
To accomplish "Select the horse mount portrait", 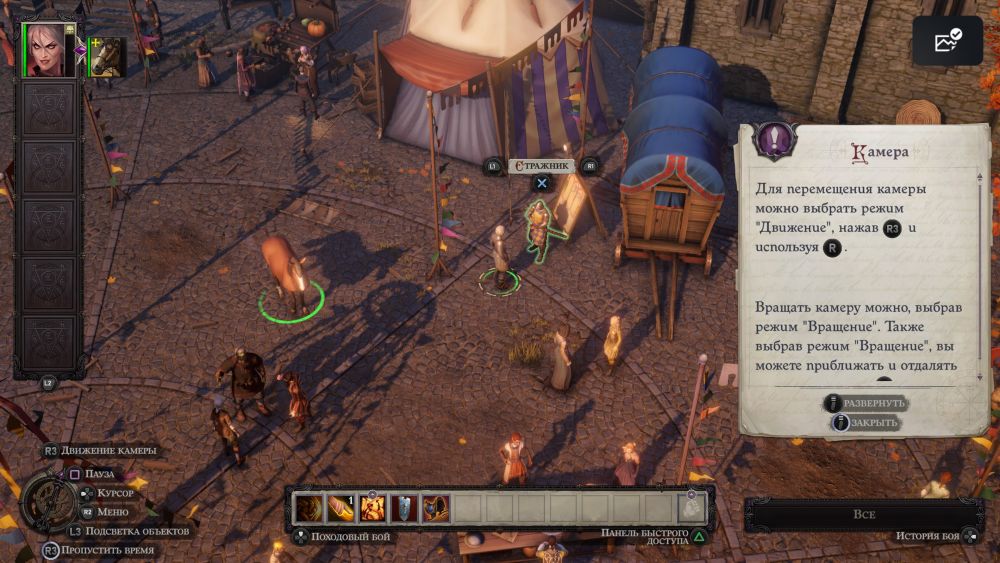I will (107, 57).
